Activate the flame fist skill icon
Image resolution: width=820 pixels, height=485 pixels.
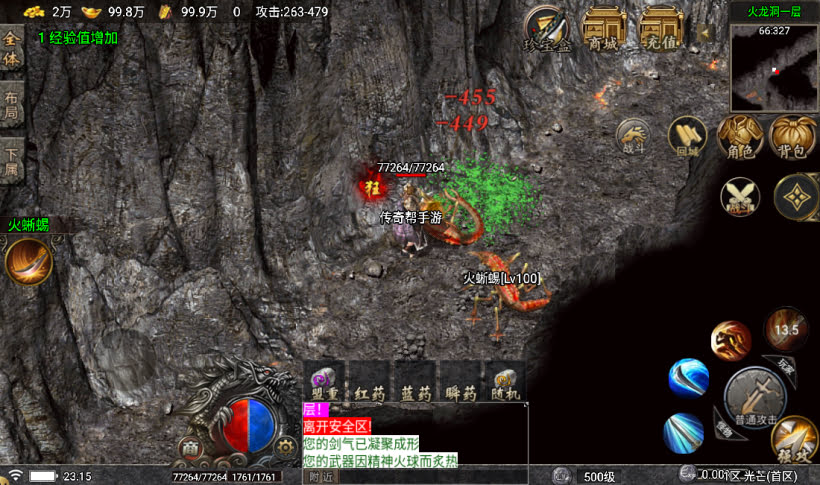731,341
